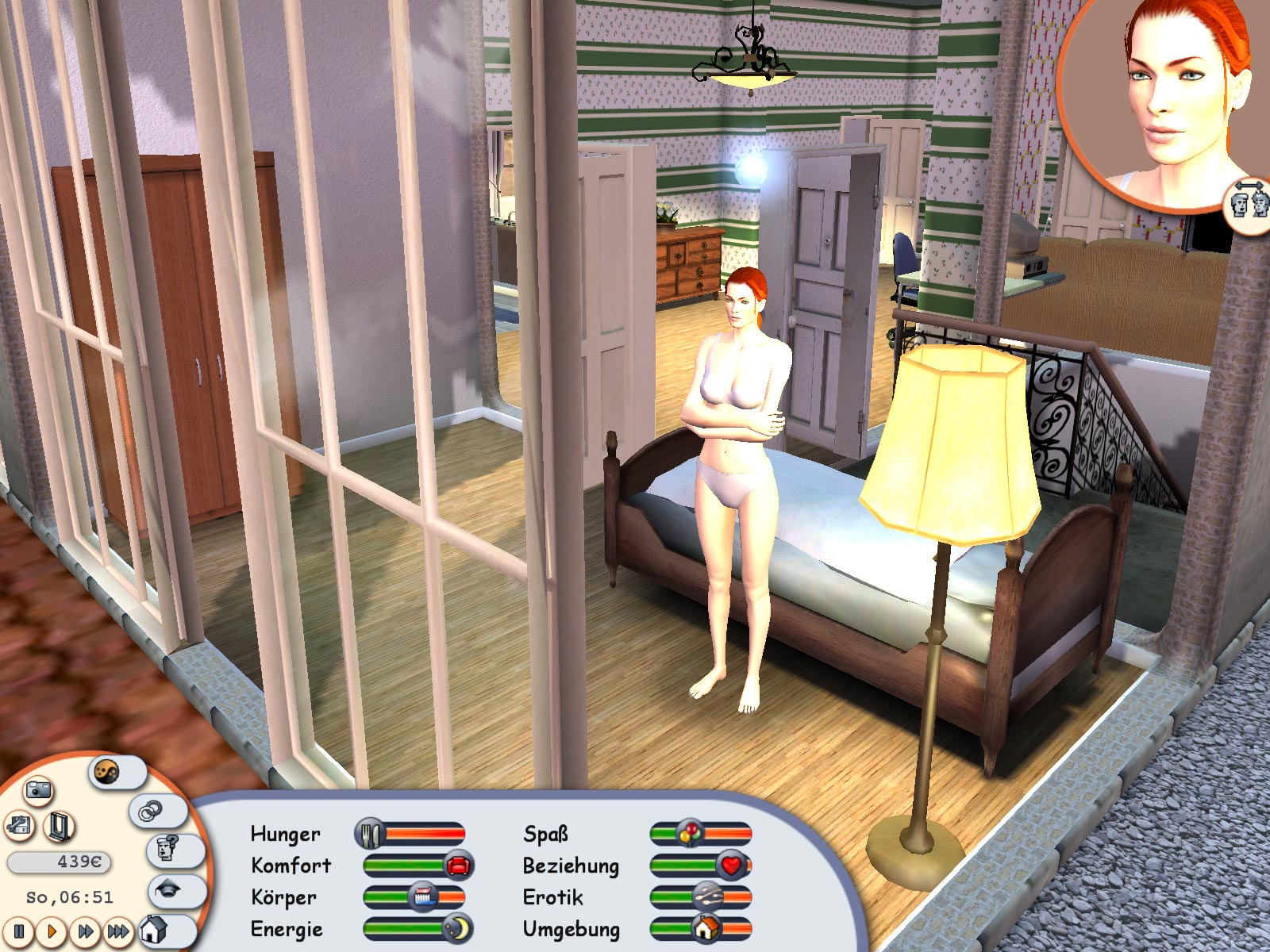Click the door icon to exit the house

click(x=59, y=827)
